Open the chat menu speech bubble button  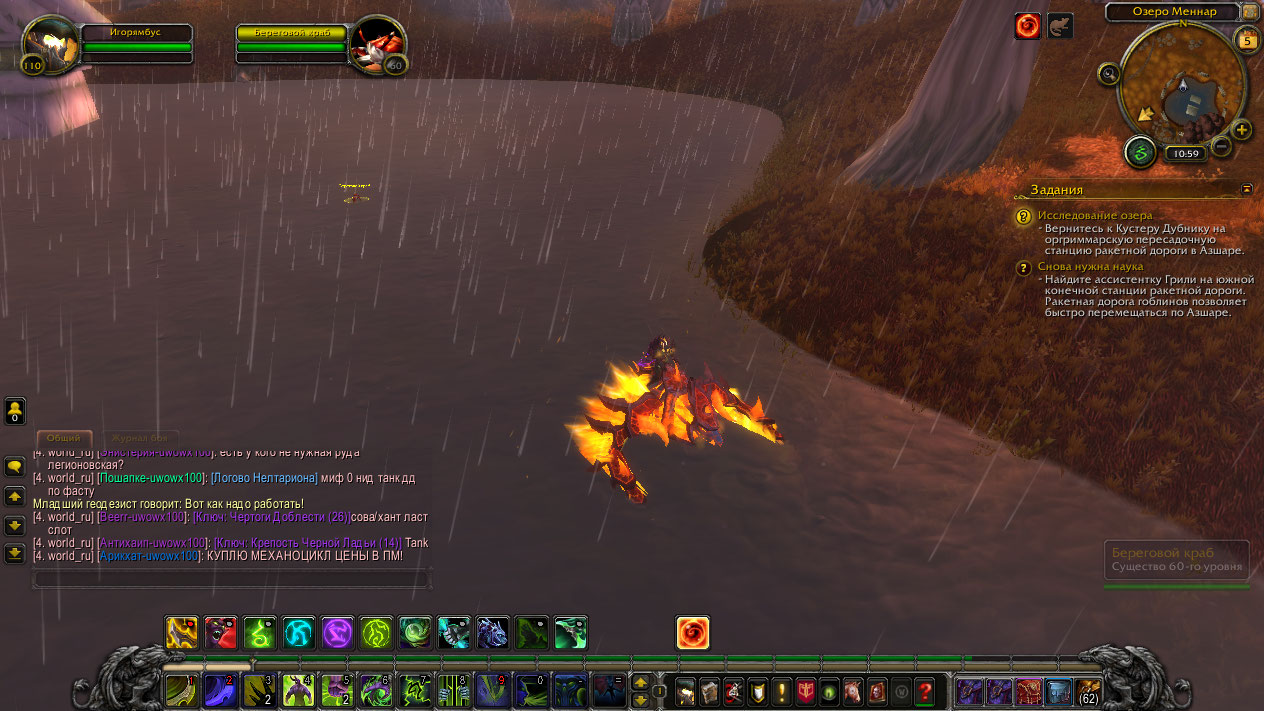(x=15, y=467)
